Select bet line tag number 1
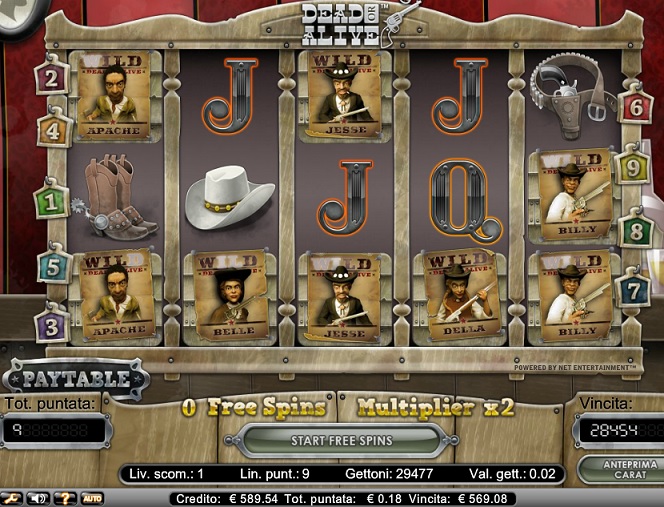Screen dimensions: 664x507 50,198
